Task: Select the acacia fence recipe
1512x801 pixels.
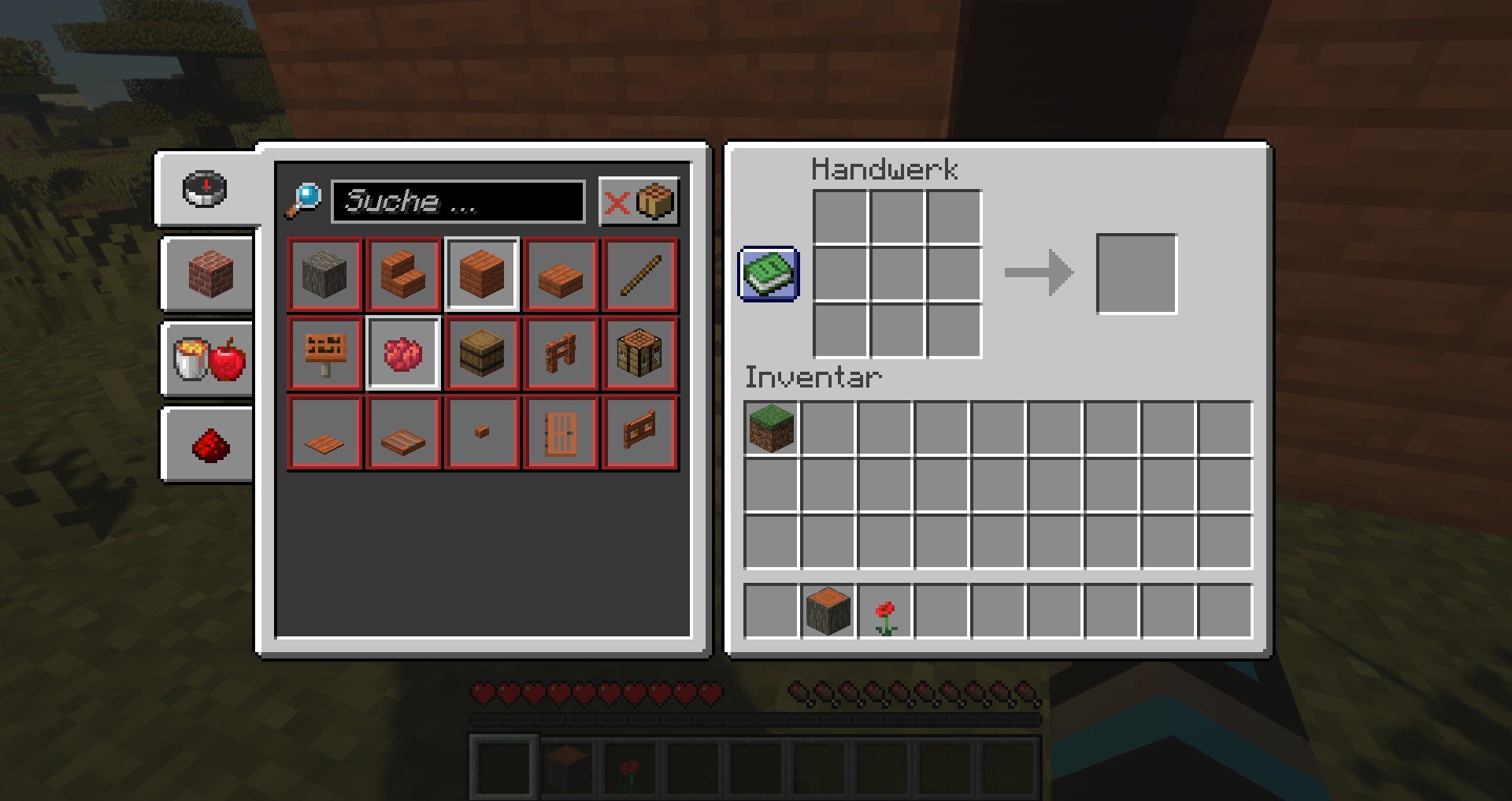Action: click(x=561, y=353)
